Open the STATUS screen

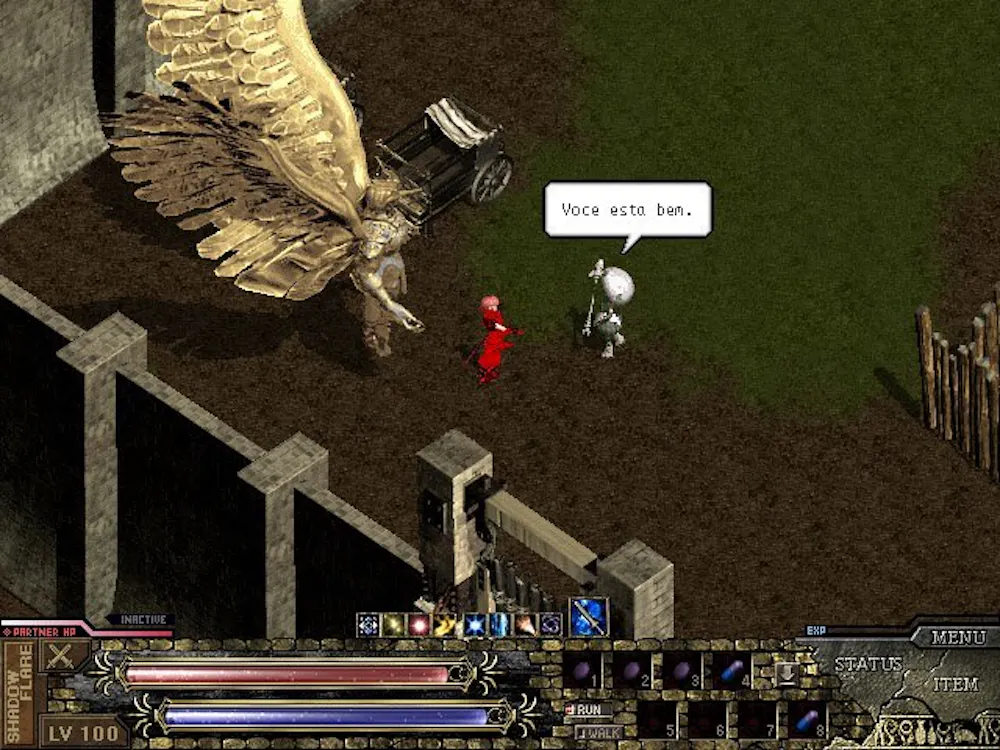pos(868,664)
